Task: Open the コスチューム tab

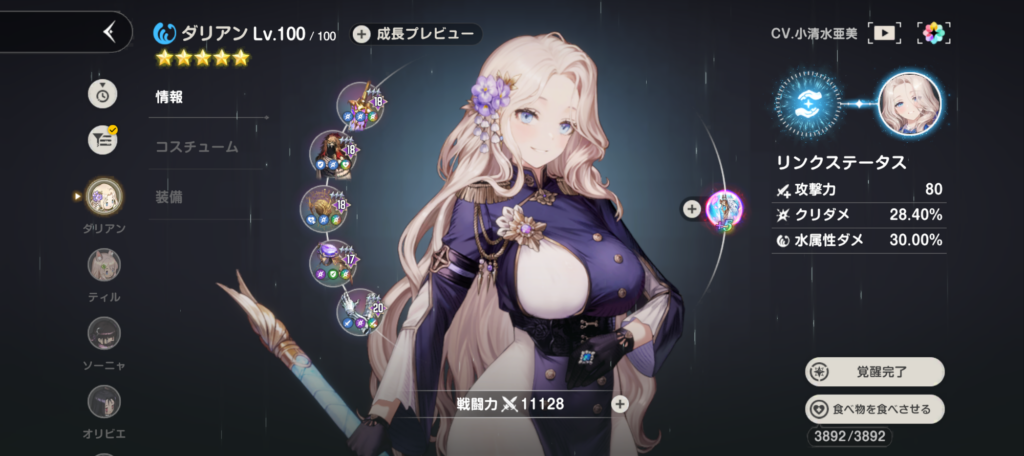Action: click(x=196, y=146)
